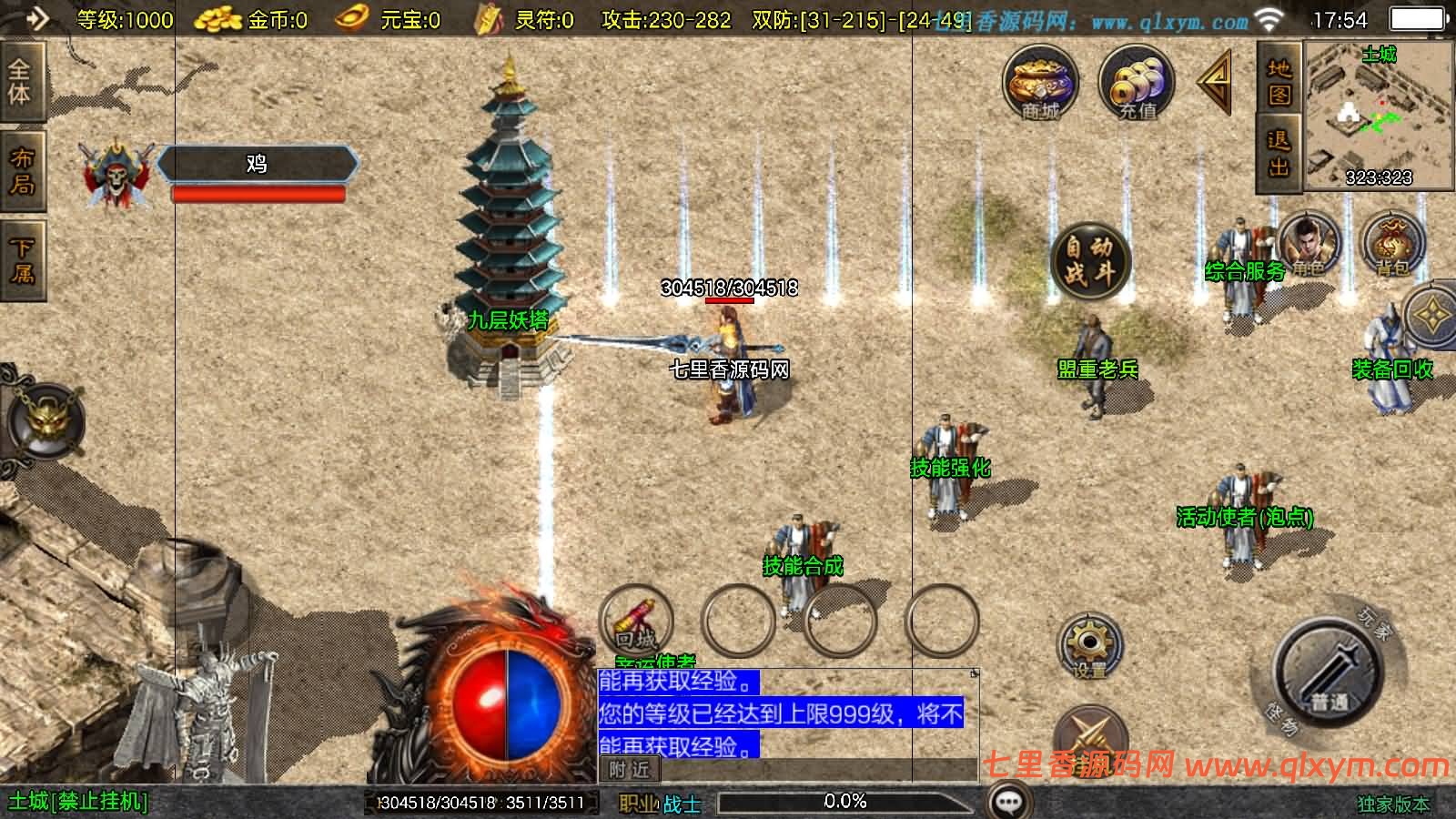Click the 退出 exit button

1279,153
